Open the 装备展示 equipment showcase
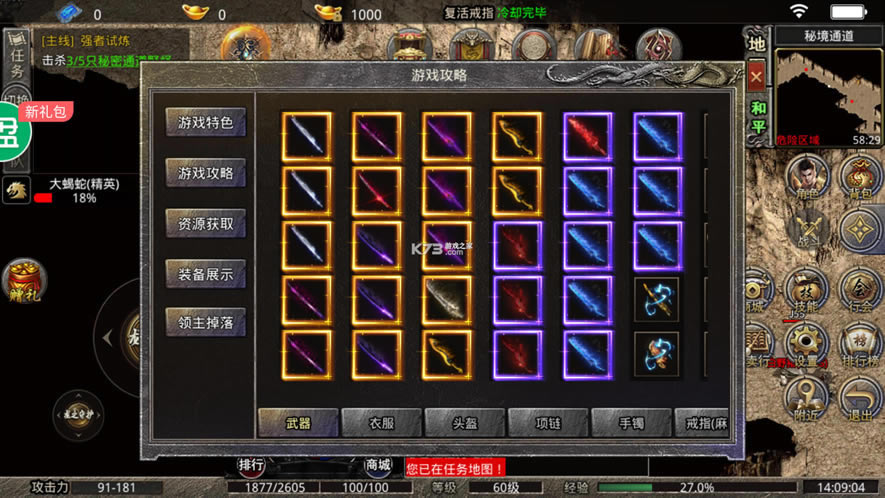The width and height of the screenshot is (885, 498). tap(205, 273)
